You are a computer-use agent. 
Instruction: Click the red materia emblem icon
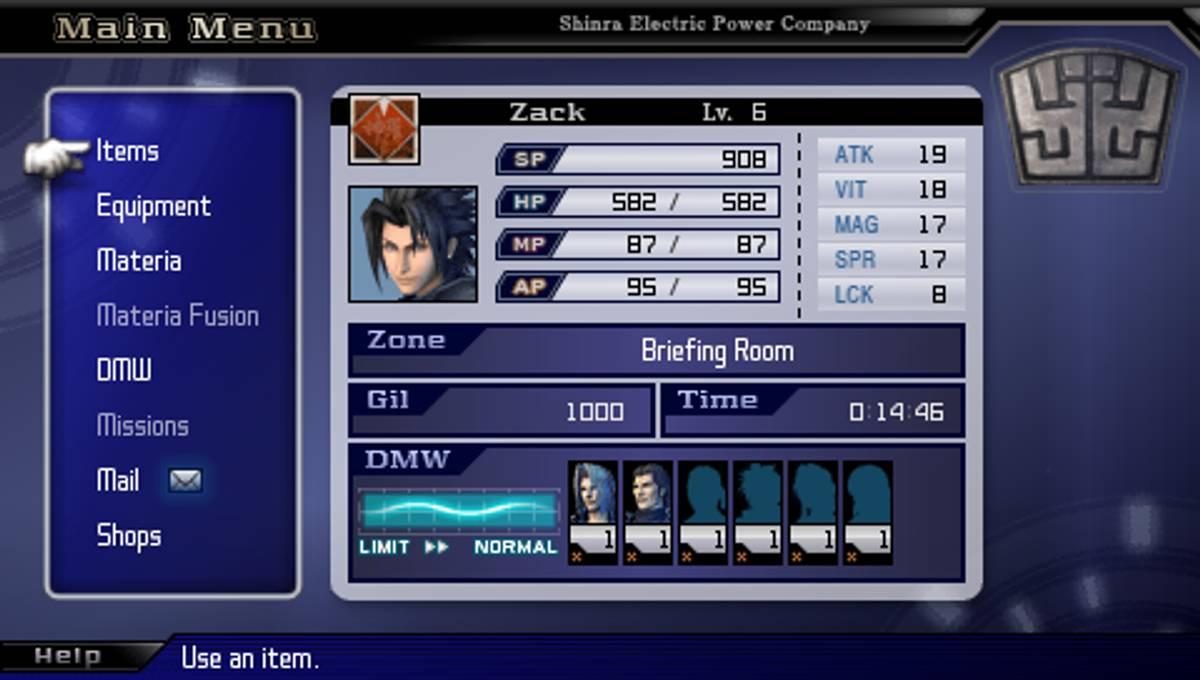click(384, 129)
